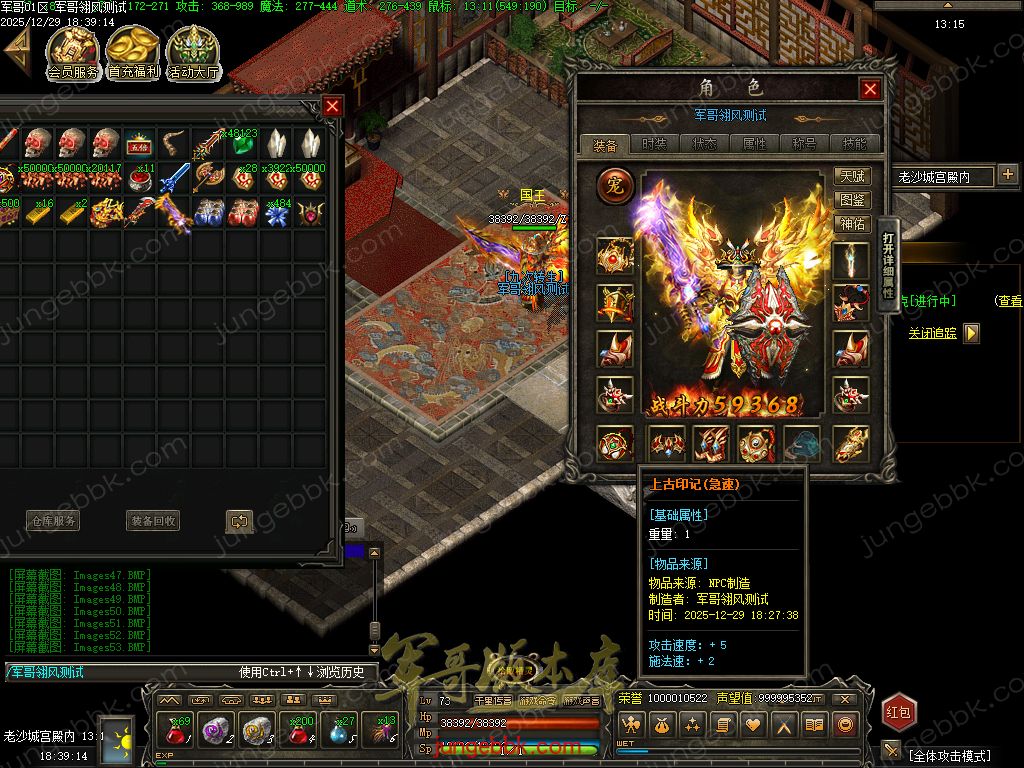Image resolution: width=1024 pixels, height=768 pixels.
Task: Select the blue sword in the bag
Action: tap(175, 178)
